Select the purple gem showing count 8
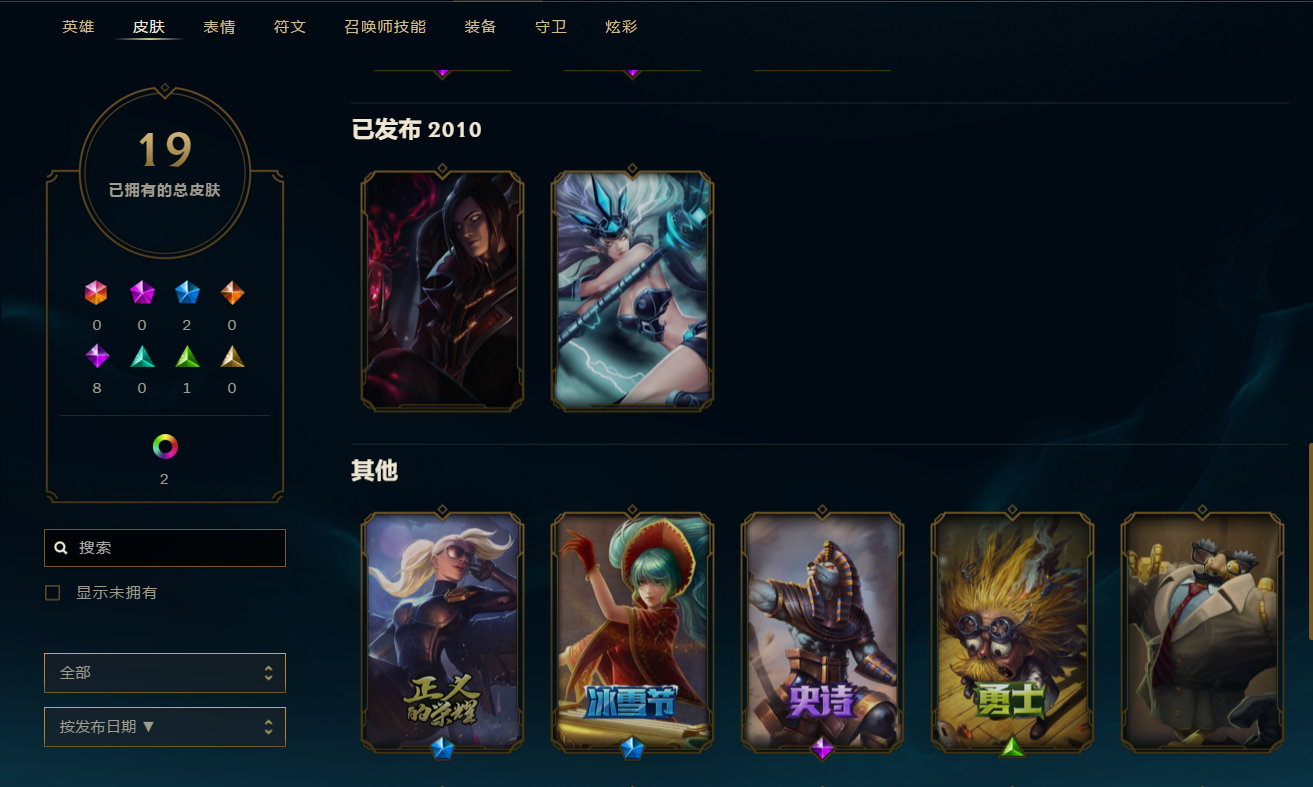The width and height of the screenshot is (1313, 787). click(97, 356)
